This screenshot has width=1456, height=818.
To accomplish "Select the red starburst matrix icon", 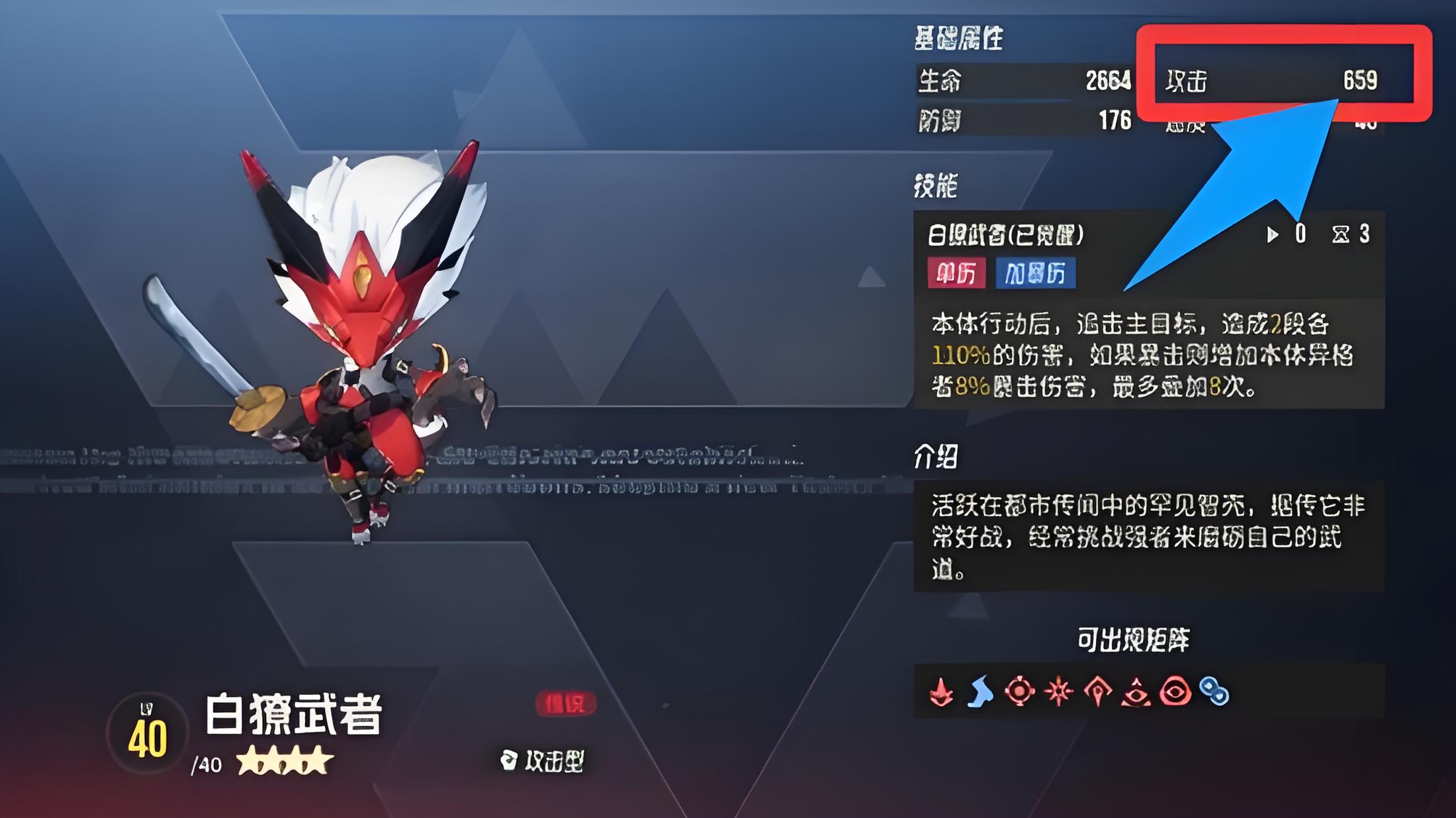I will click(x=1058, y=692).
